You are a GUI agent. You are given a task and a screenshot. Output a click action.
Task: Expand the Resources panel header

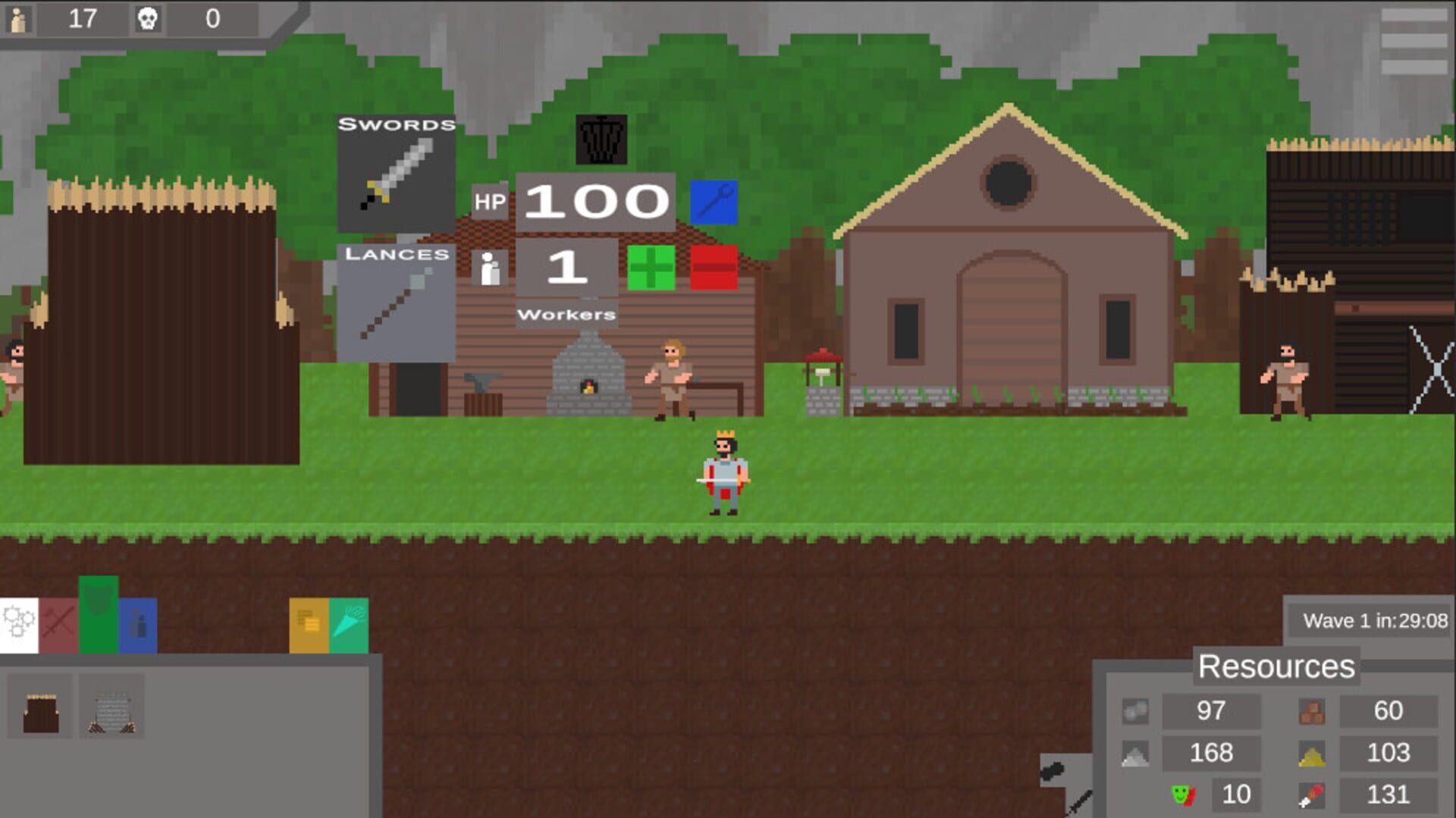(1276, 667)
